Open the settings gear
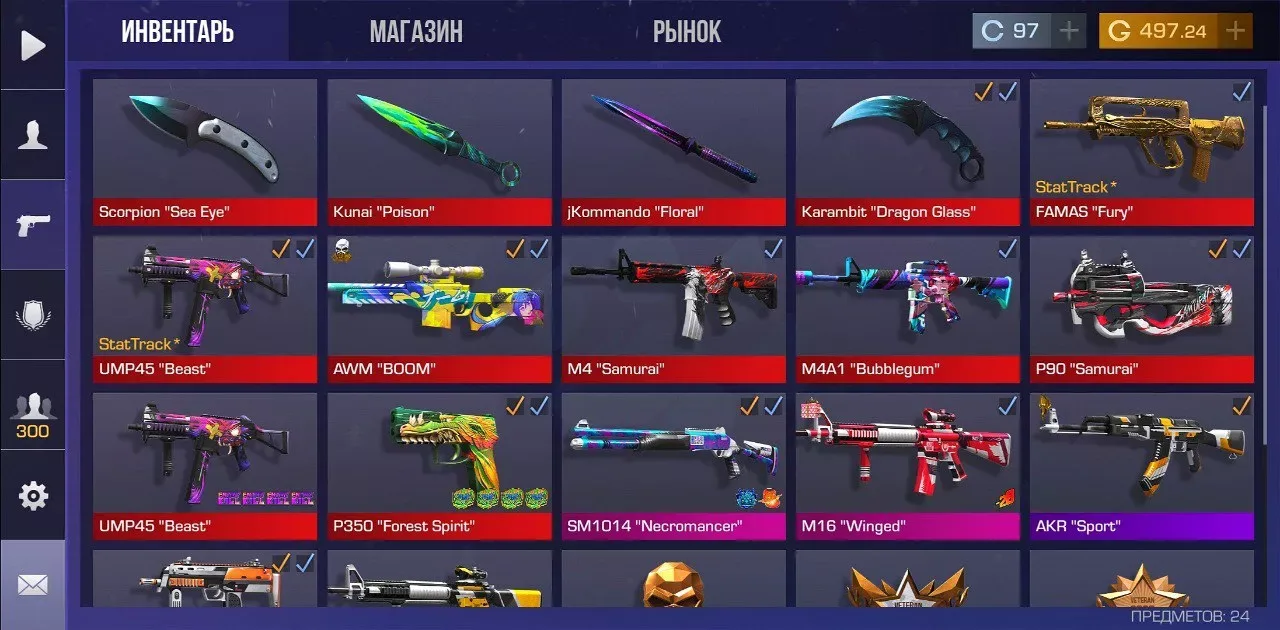This screenshot has width=1280, height=630. click(33, 496)
